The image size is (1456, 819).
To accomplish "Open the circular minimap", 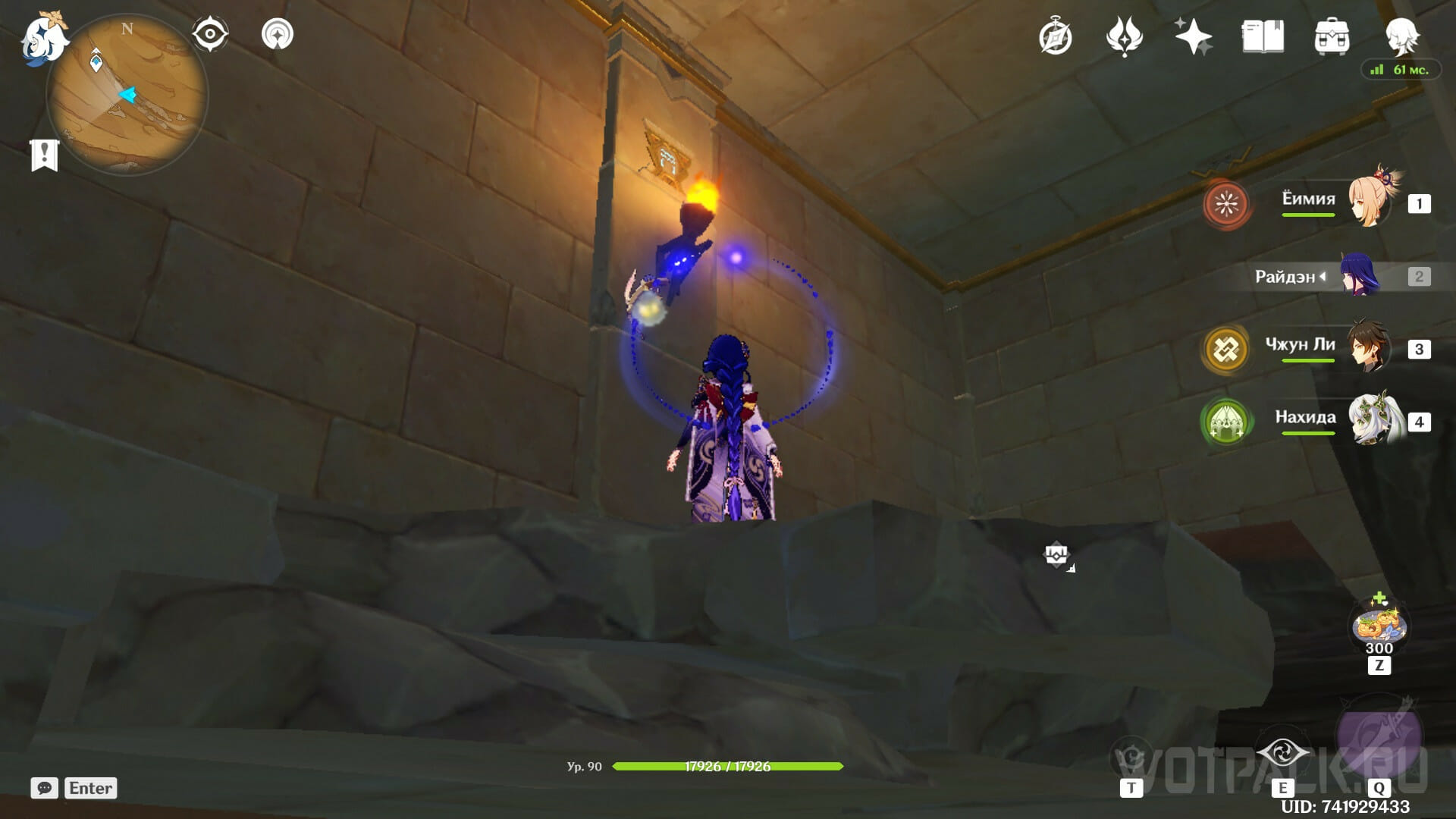I will click(127, 96).
